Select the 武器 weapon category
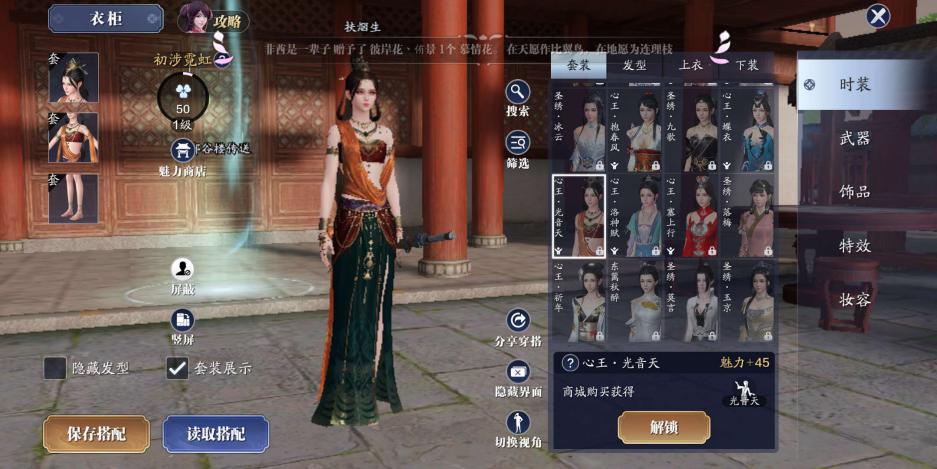 [855, 138]
